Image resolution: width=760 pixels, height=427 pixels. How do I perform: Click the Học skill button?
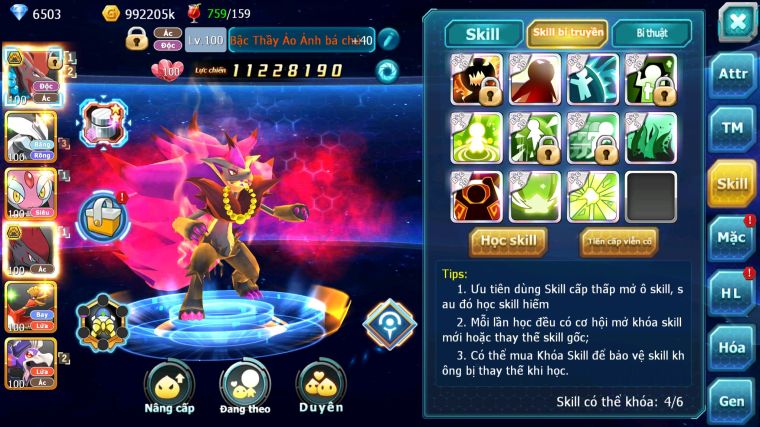tap(509, 241)
